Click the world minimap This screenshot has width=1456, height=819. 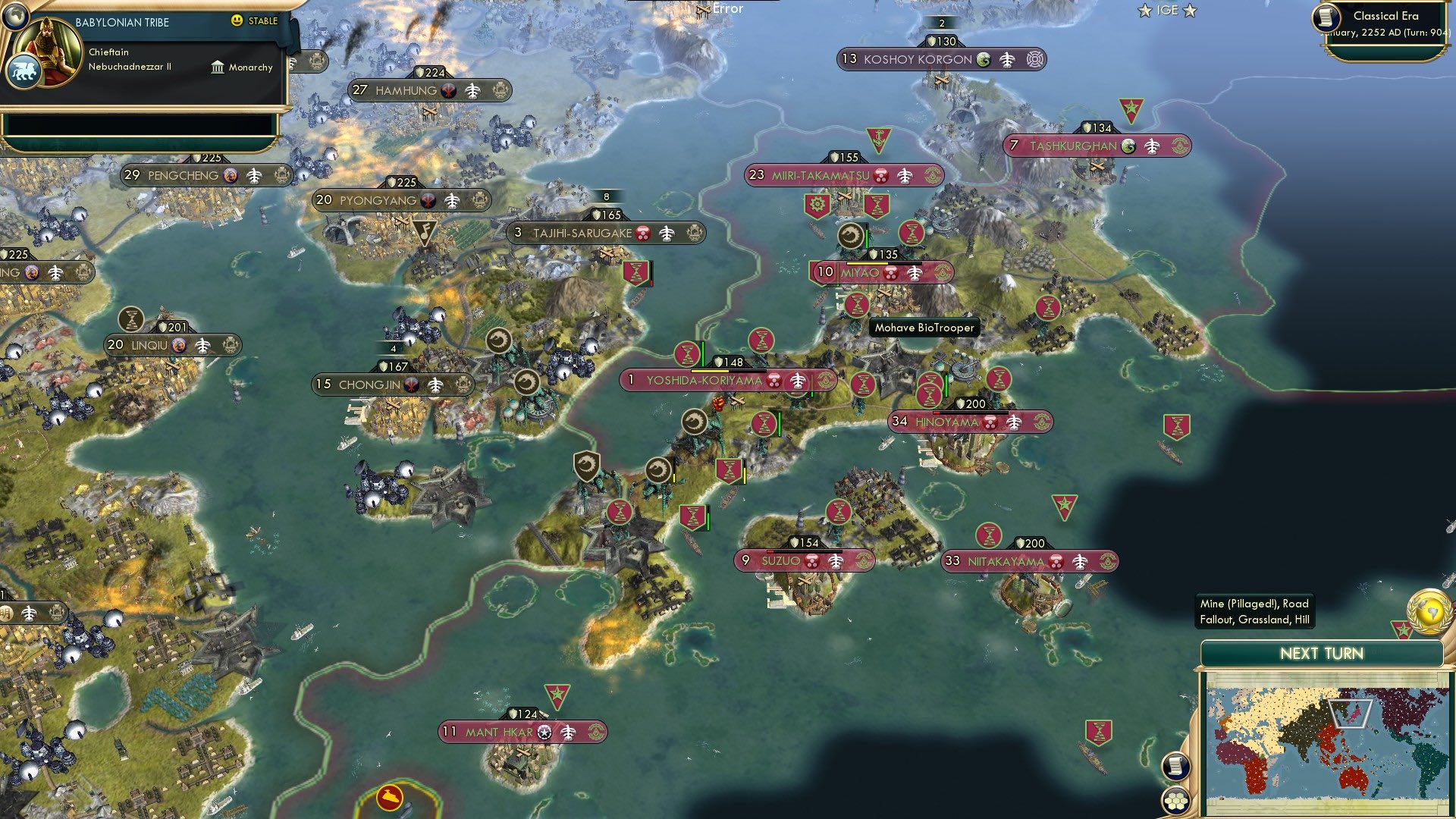coord(1327,742)
